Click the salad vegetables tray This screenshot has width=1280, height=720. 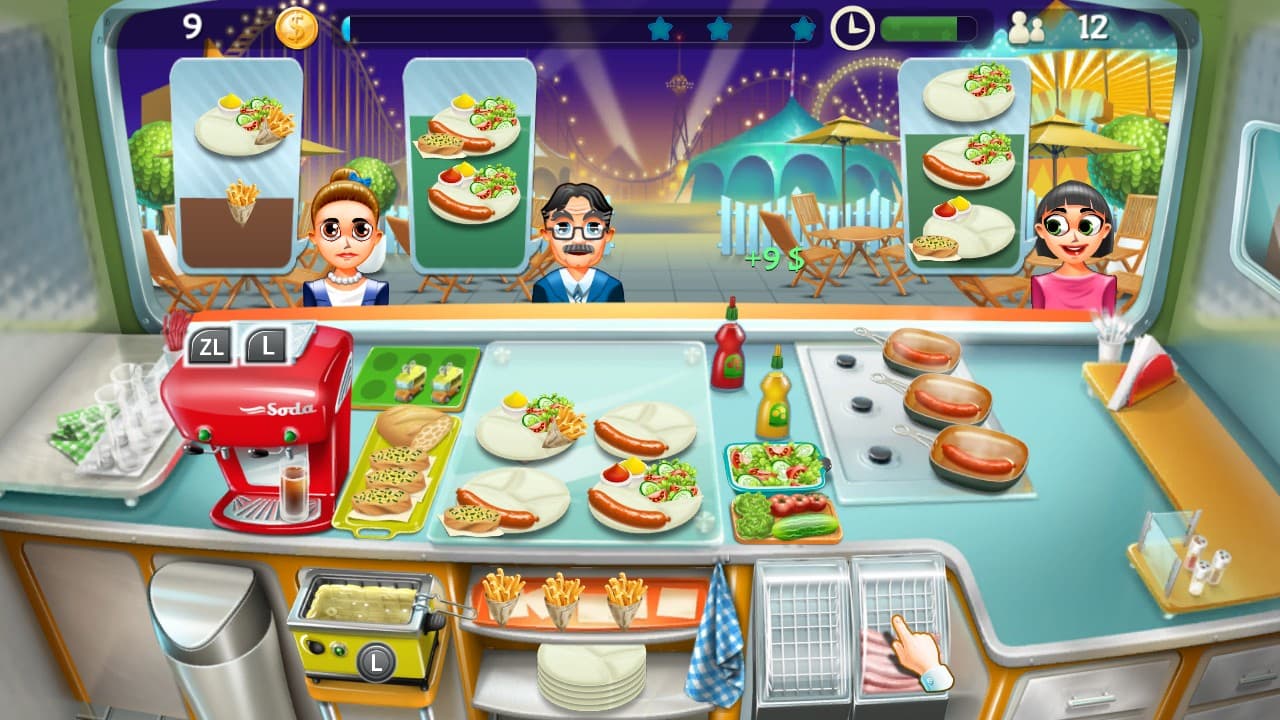tap(775, 465)
